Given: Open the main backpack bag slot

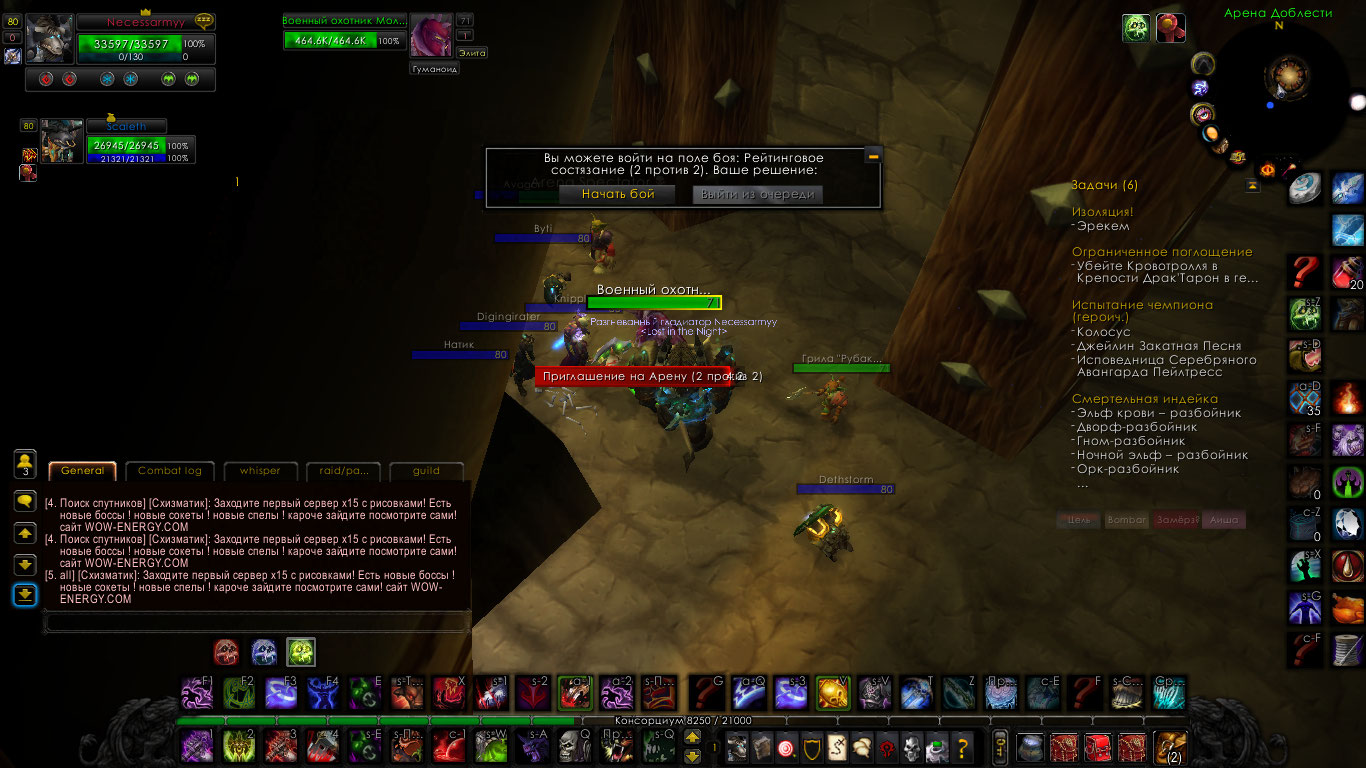Looking at the screenshot, I should [x=1169, y=747].
